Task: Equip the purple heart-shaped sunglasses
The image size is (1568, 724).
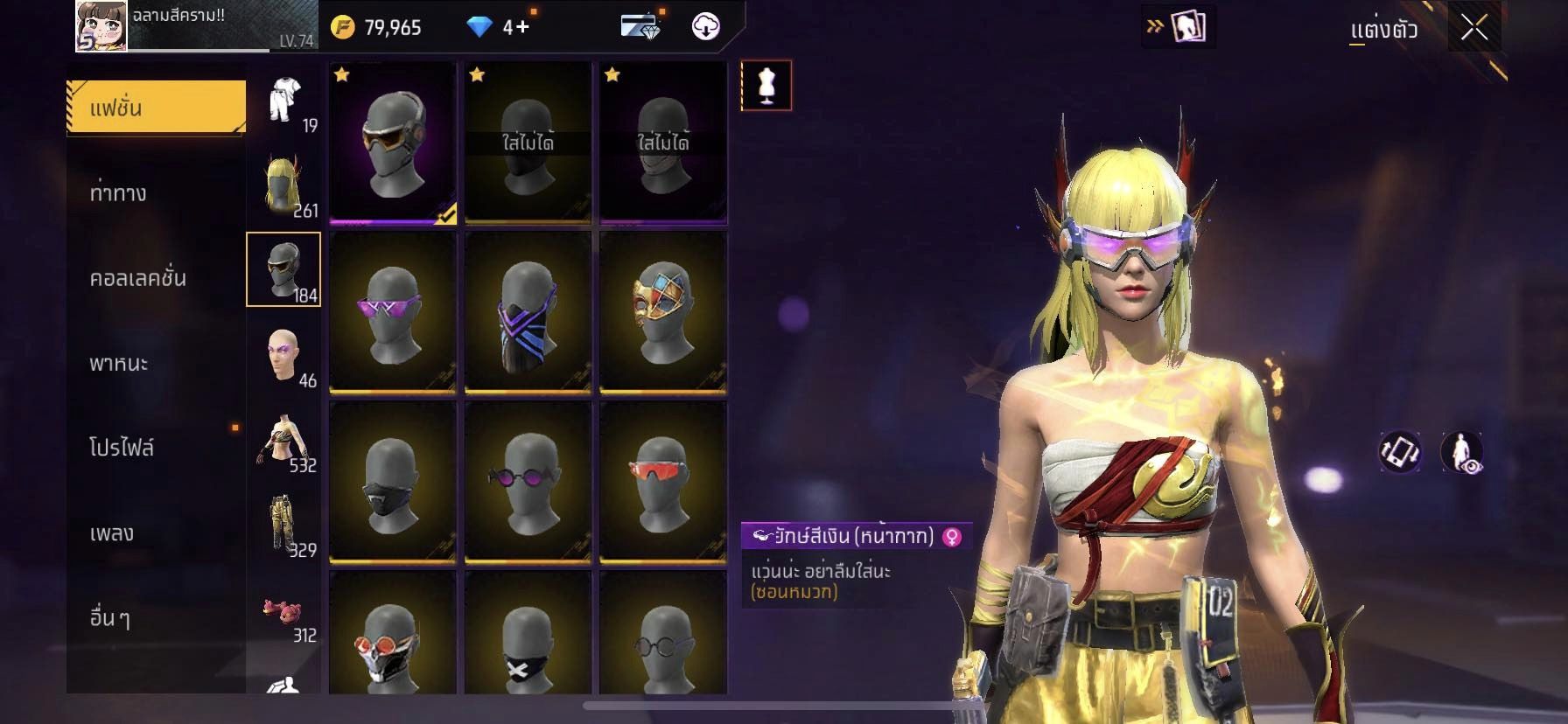Action: (392, 312)
